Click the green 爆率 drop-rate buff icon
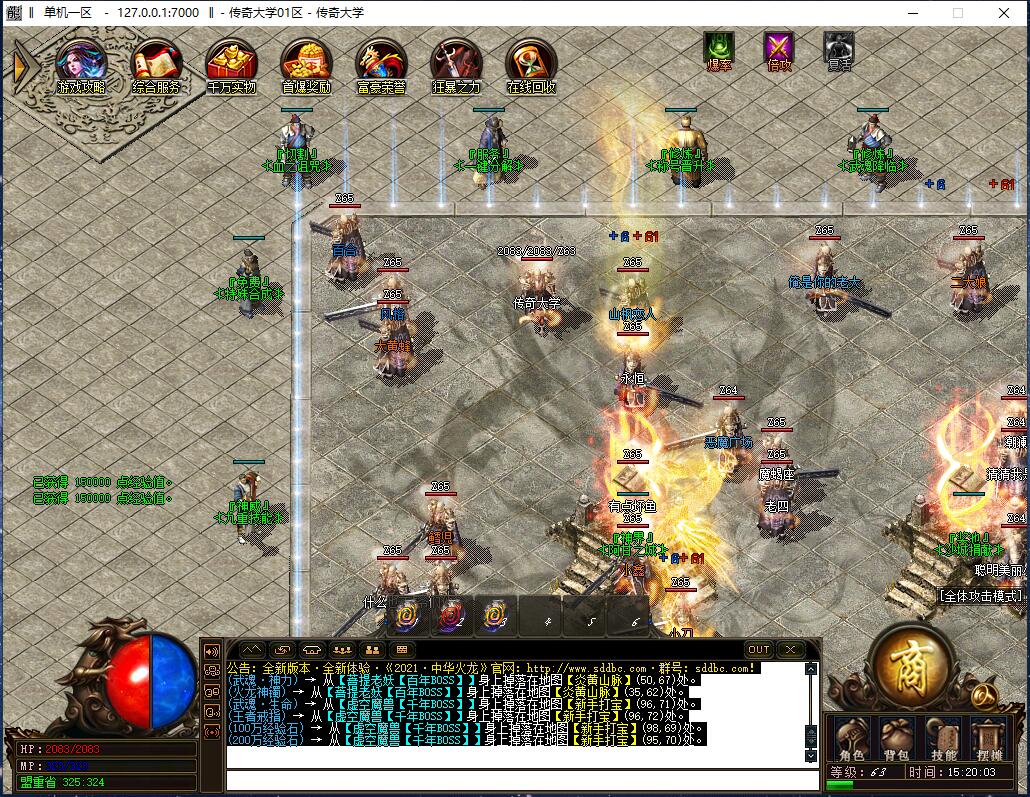Viewport: 1030px width, 797px height. [x=719, y=48]
